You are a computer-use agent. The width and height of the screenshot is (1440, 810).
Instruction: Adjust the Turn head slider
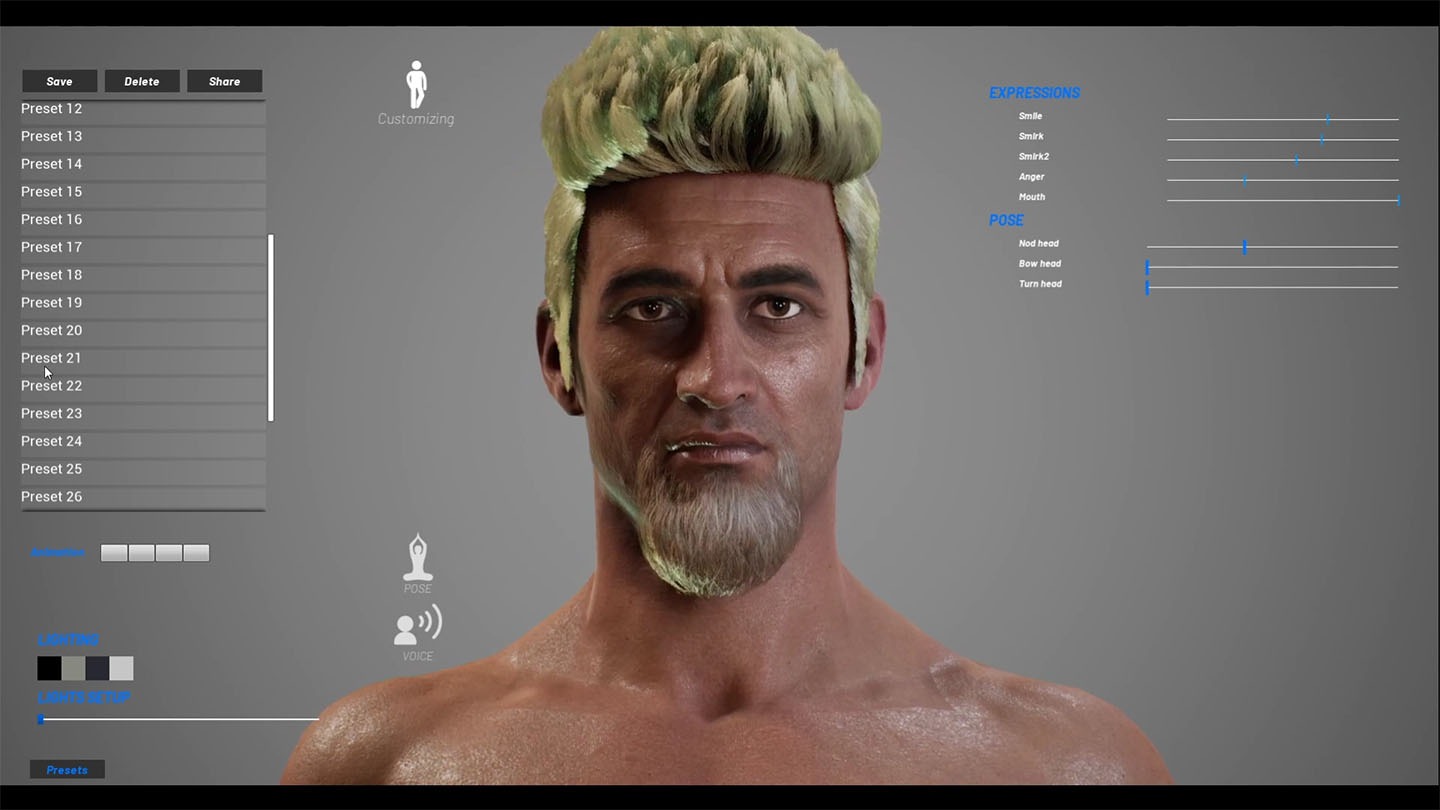click(x=1148, y=288)
